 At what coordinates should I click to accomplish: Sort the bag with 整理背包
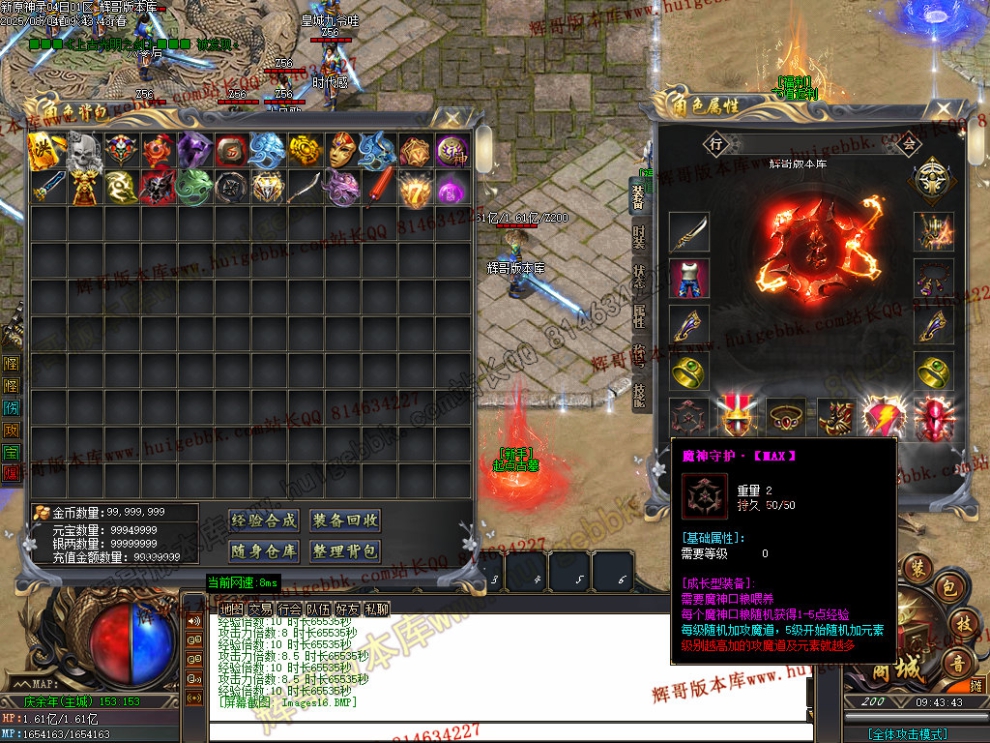[x=345, y=551]
